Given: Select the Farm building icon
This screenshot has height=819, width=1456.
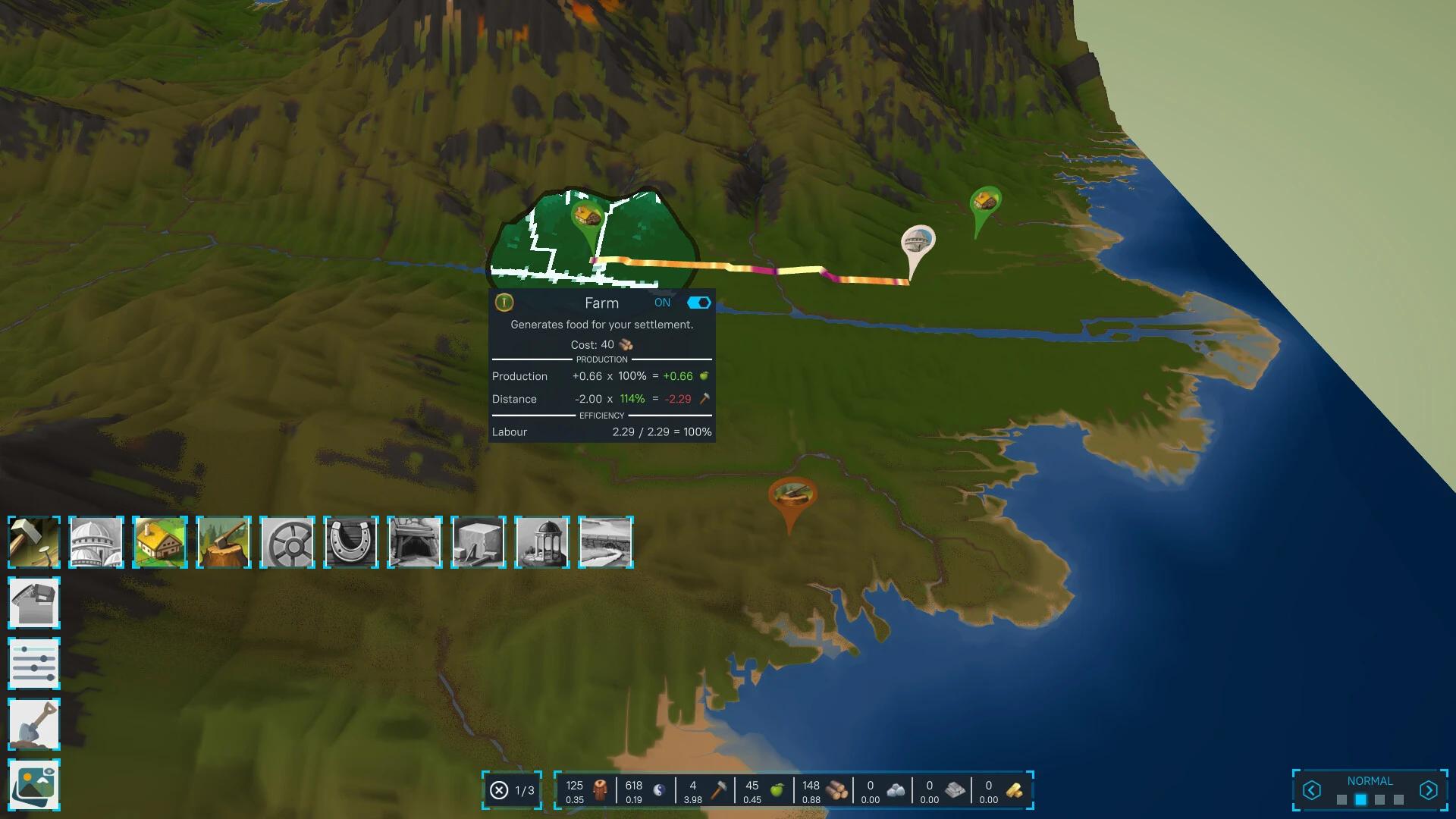Looking at the screenshot, I should pos(160,541).
